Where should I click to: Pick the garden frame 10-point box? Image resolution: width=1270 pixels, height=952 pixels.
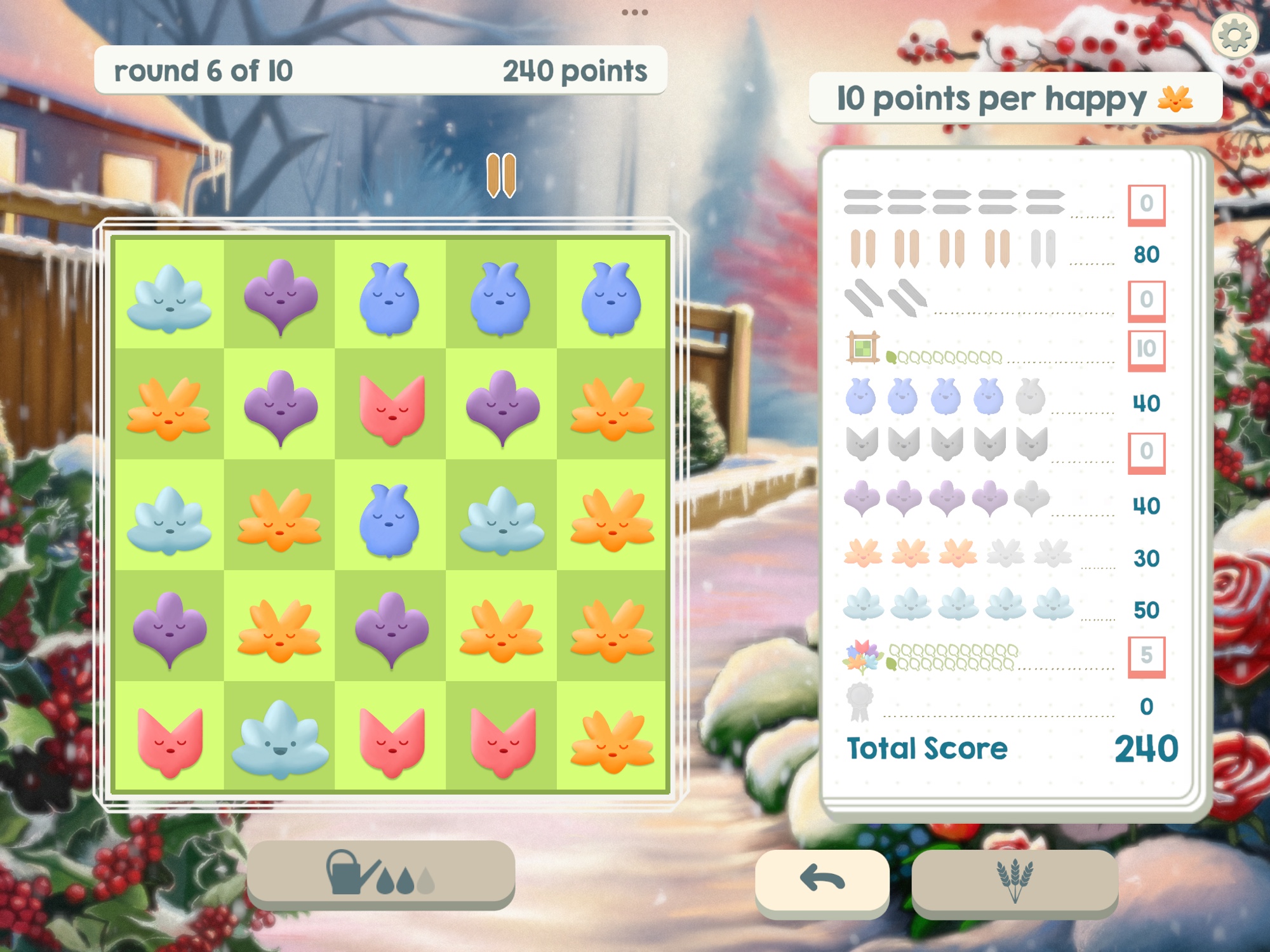pyautogui.click(x=1146, y=350)
